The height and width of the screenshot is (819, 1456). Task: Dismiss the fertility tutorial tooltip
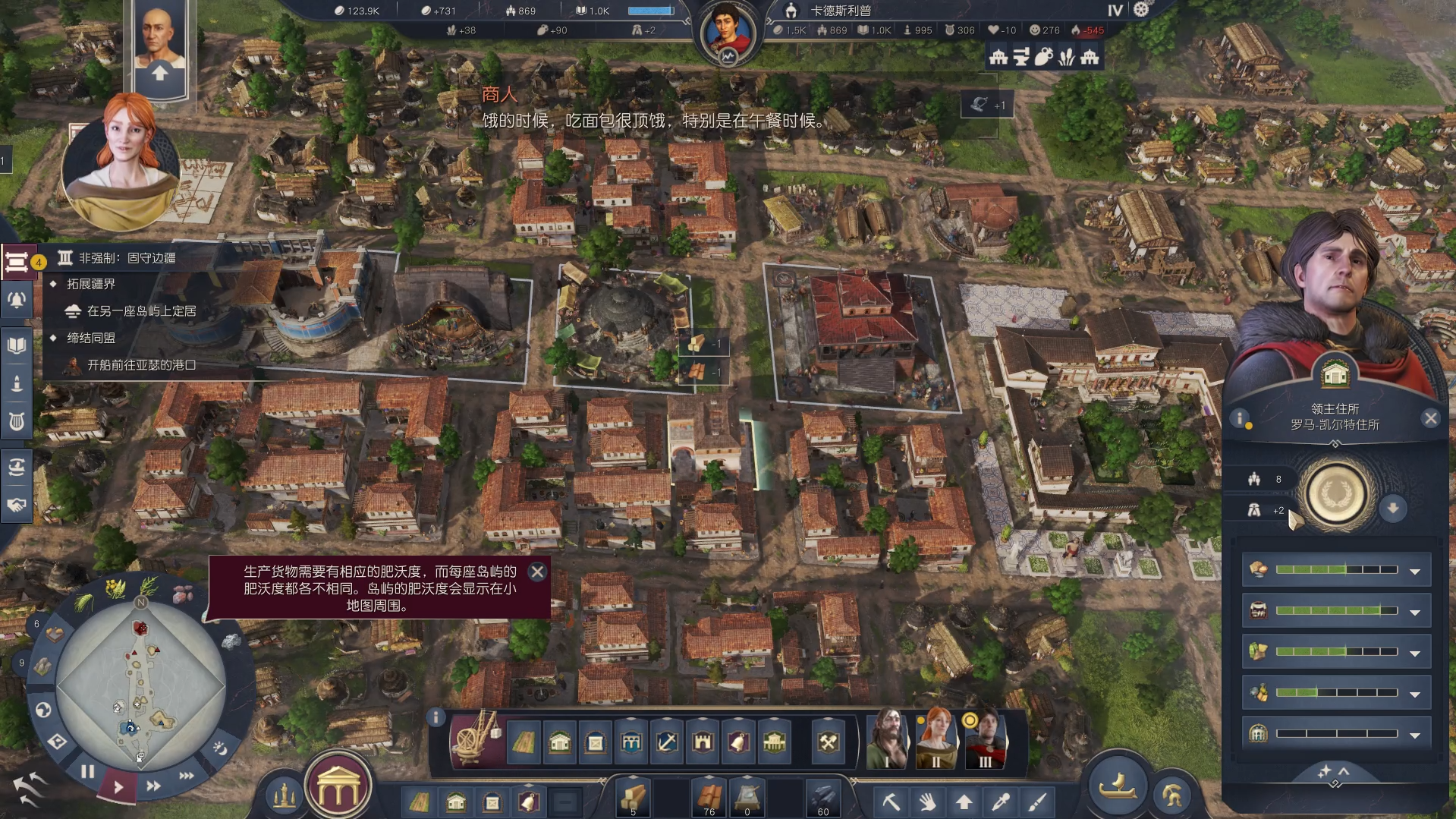[x=537, y=572]
